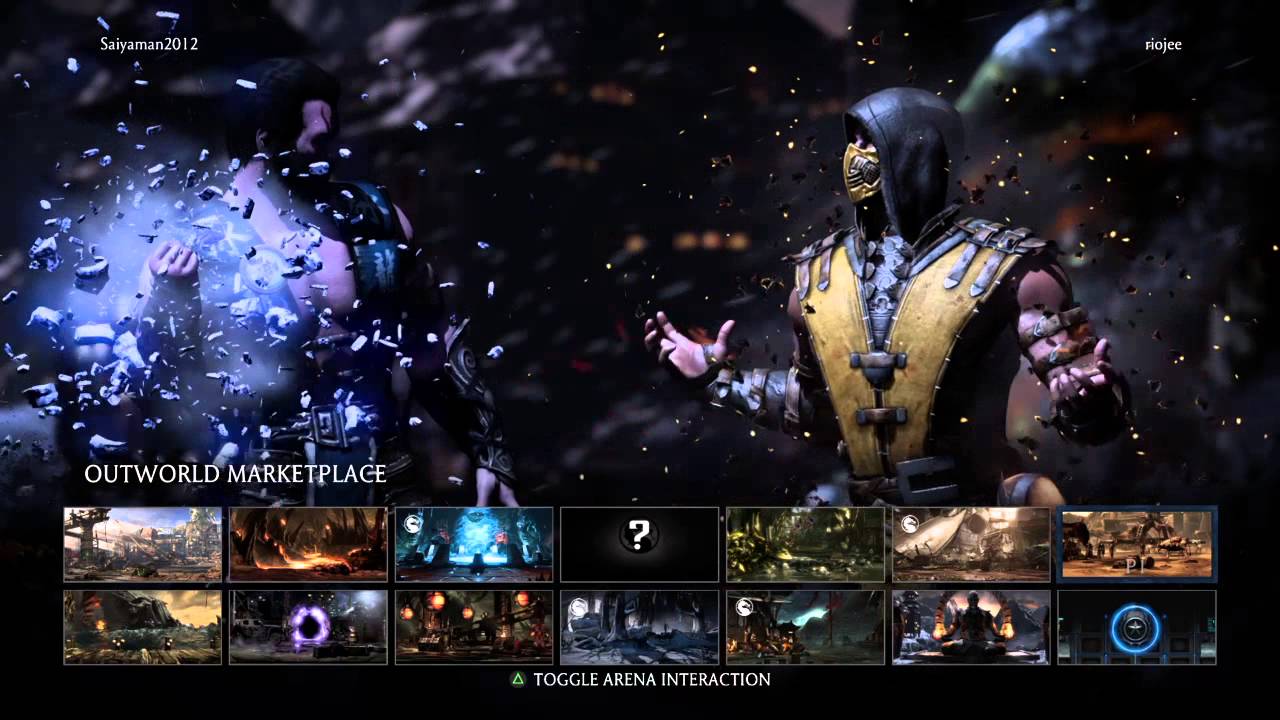Click the opponent name riojee

click(1162, 45)
